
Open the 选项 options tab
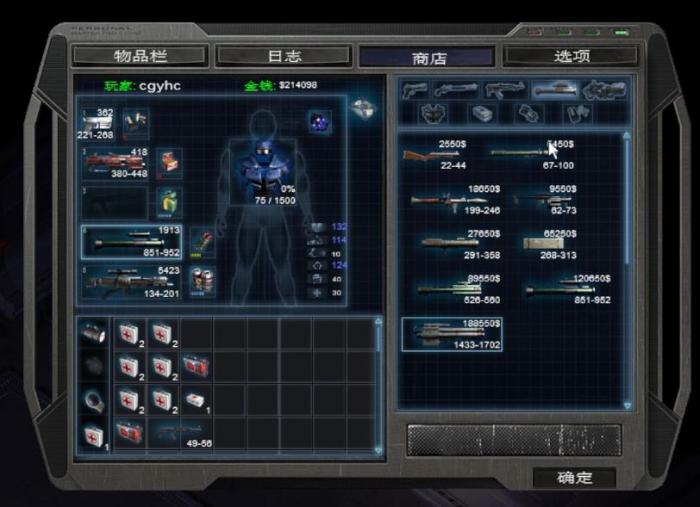[x=571, y=56]
